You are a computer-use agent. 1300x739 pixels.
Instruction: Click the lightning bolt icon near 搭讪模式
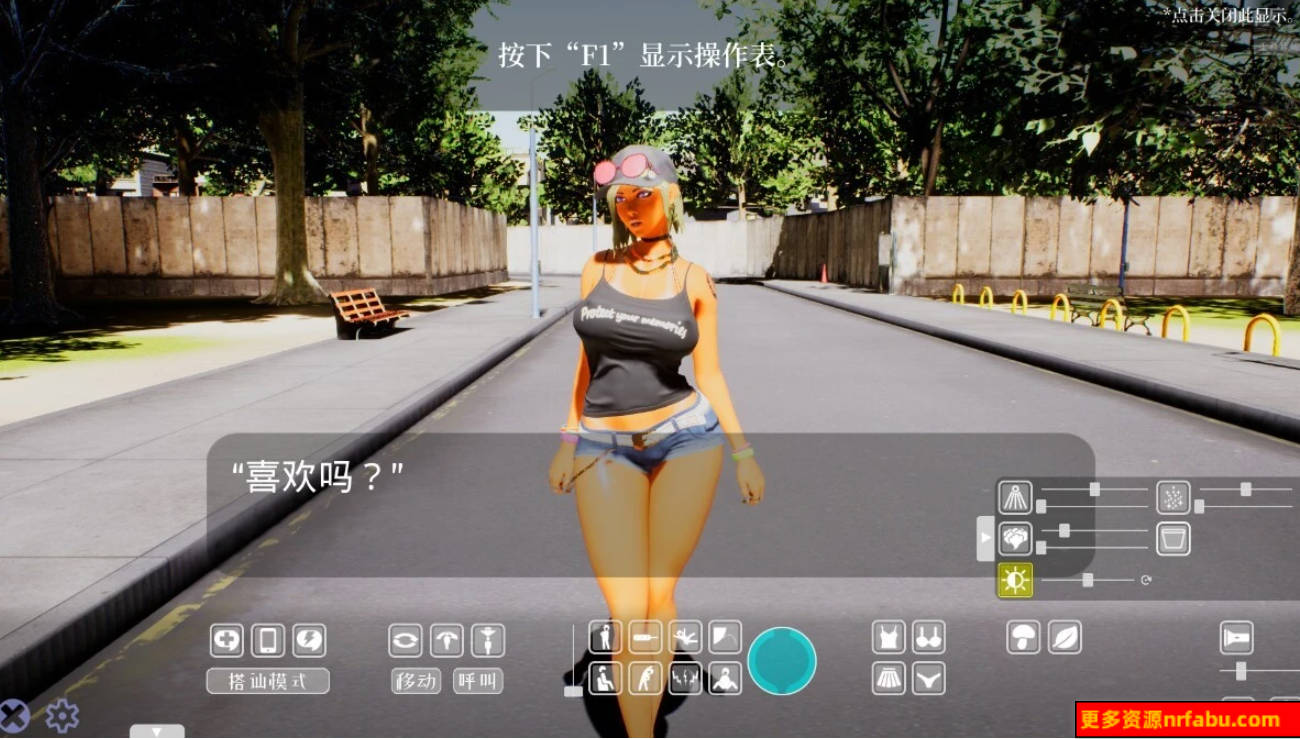coord(307,641)
